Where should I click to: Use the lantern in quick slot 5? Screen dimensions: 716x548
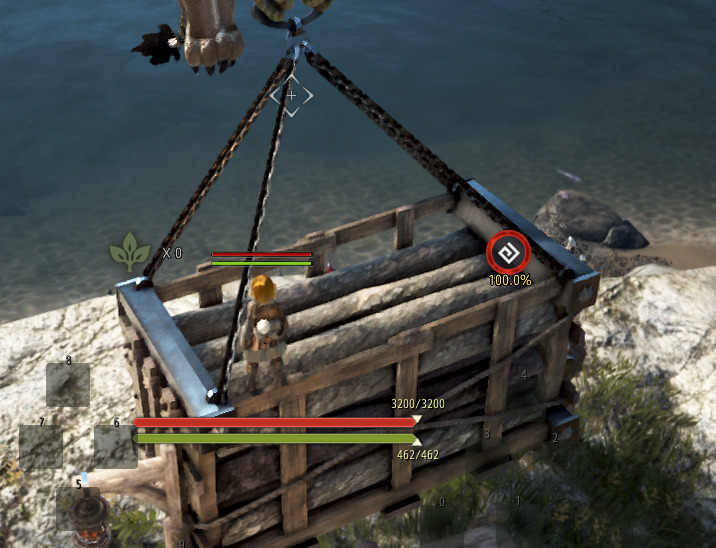pos(78,508)
